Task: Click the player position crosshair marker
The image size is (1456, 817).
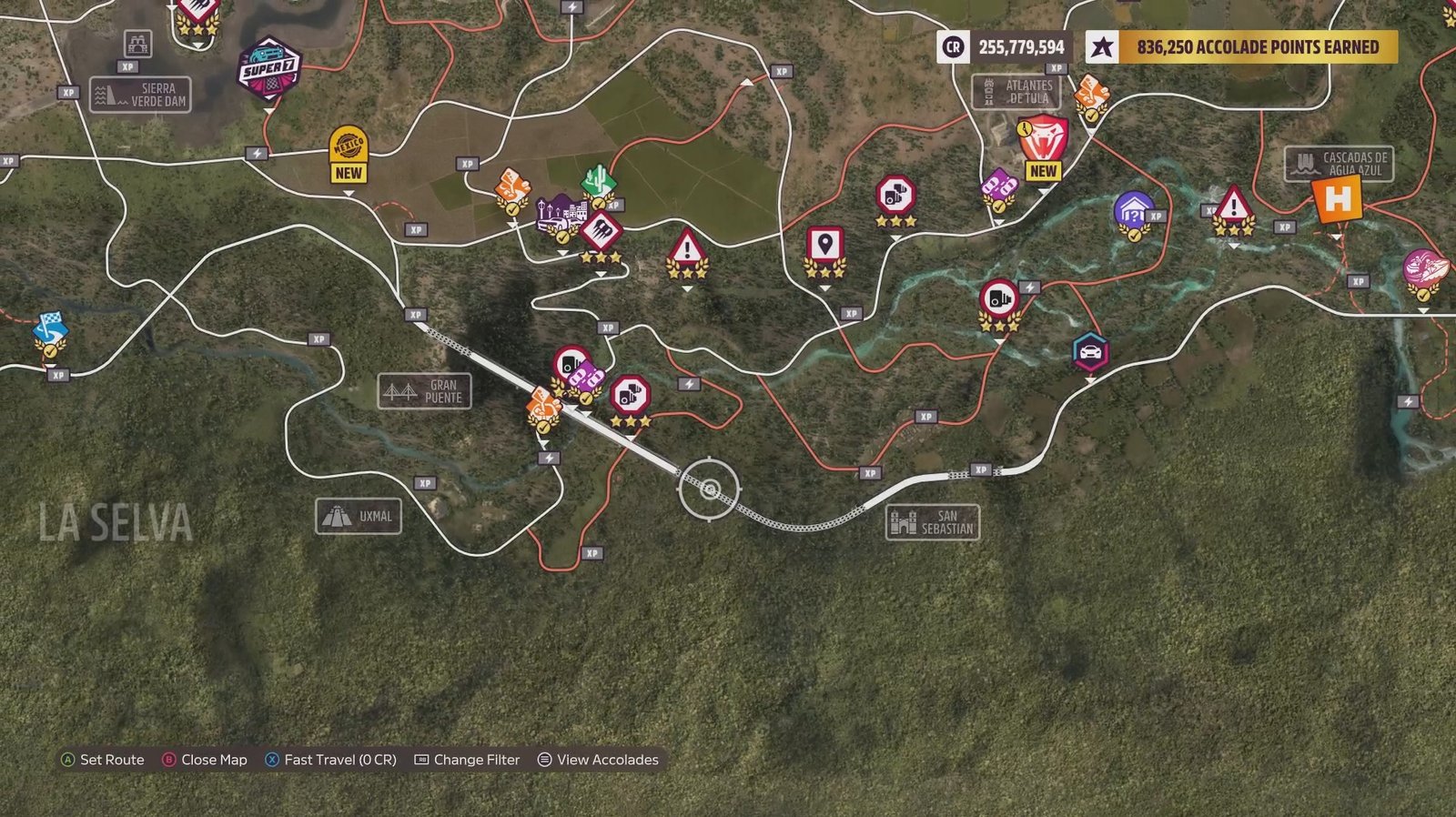Action: tap(709, 490)
